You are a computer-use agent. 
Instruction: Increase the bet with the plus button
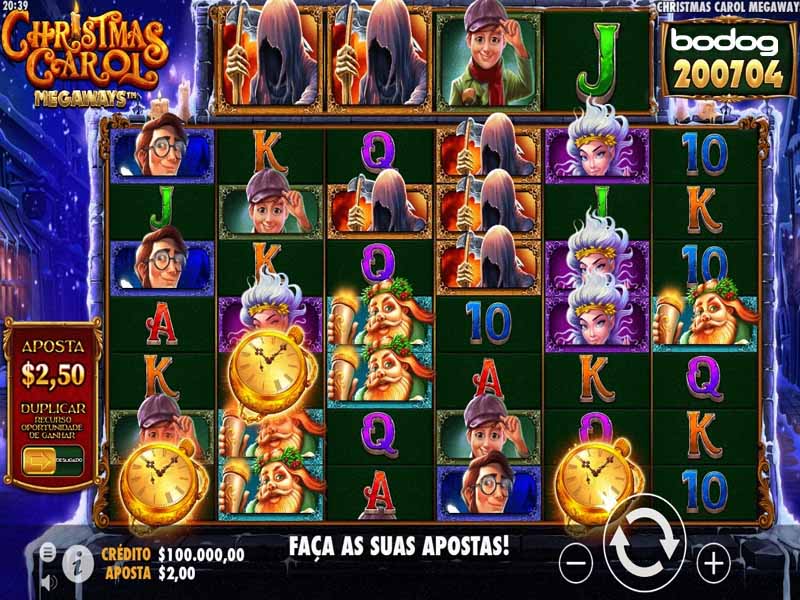(x=713, y=565)
